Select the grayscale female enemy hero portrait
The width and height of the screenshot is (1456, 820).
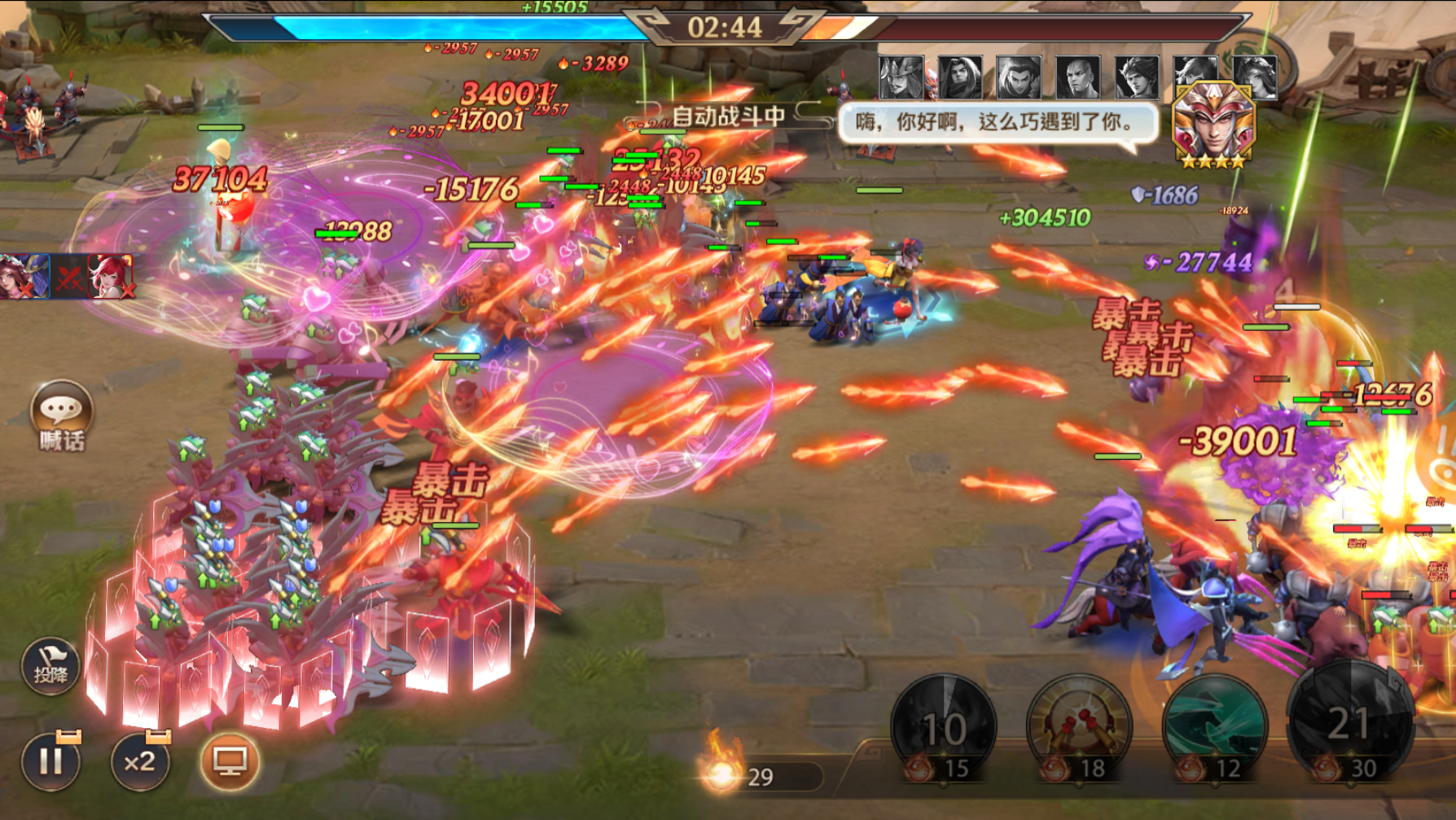[1256, 76]
